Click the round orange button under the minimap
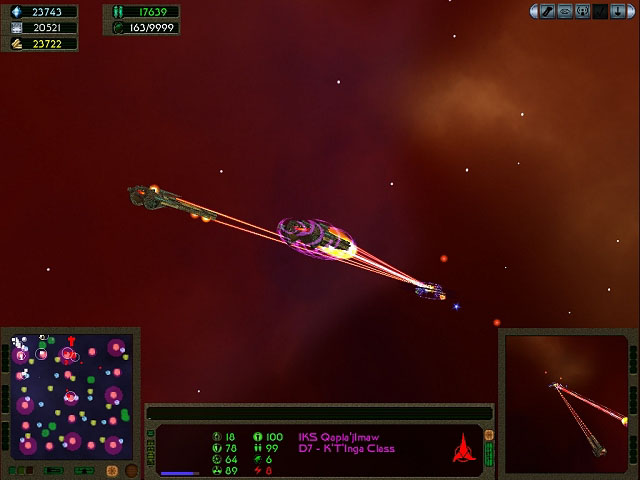The height and width of the screenshot is (480, 640). click(x=113, y=471)
